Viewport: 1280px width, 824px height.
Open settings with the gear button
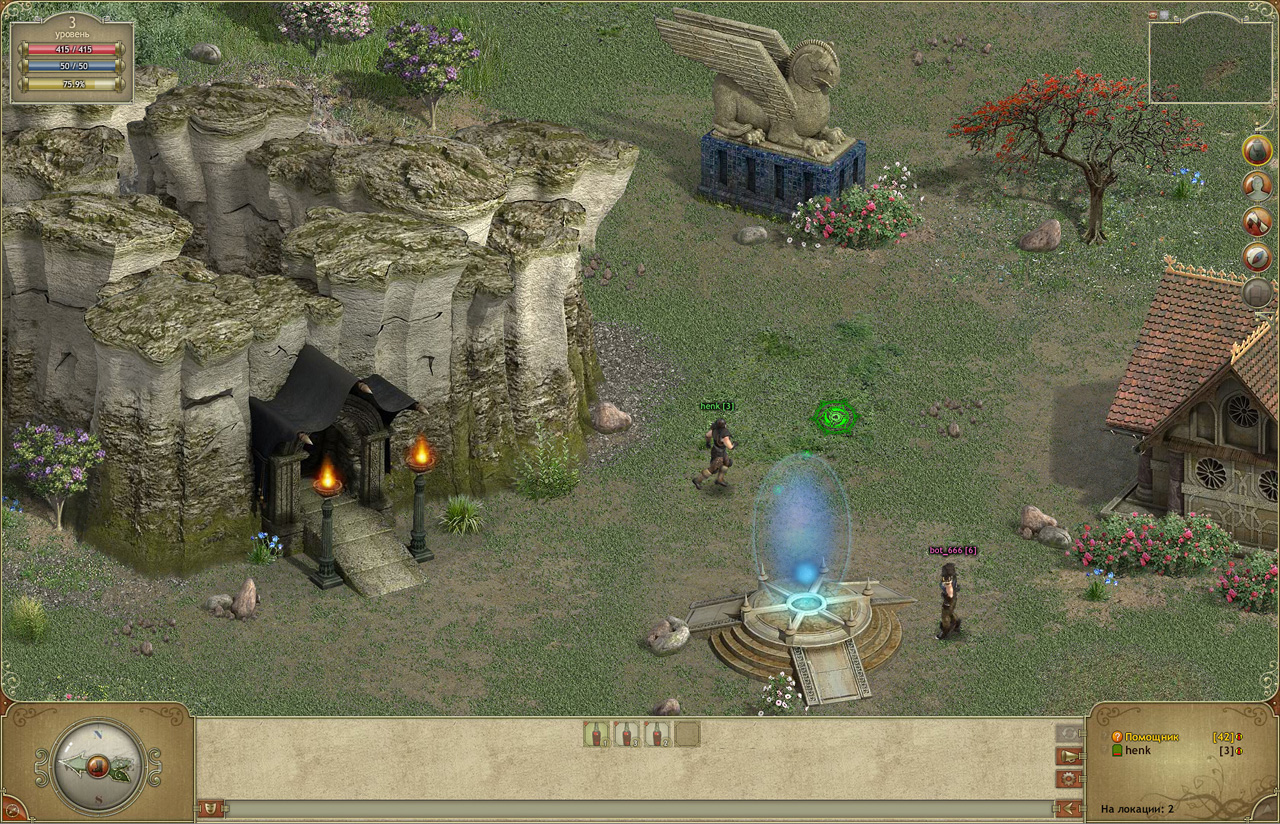[1069, 778]
